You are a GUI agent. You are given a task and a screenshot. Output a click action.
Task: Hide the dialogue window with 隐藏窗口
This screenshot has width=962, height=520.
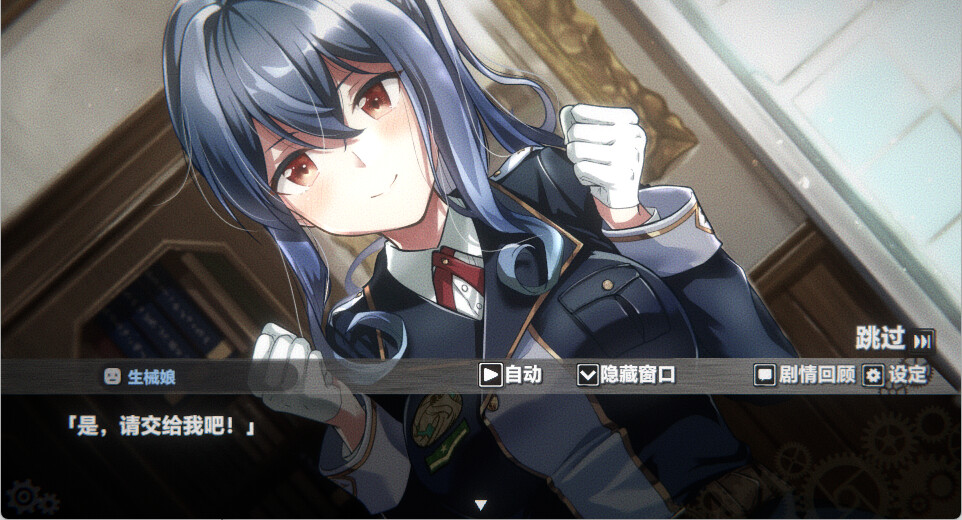(627, 375)
